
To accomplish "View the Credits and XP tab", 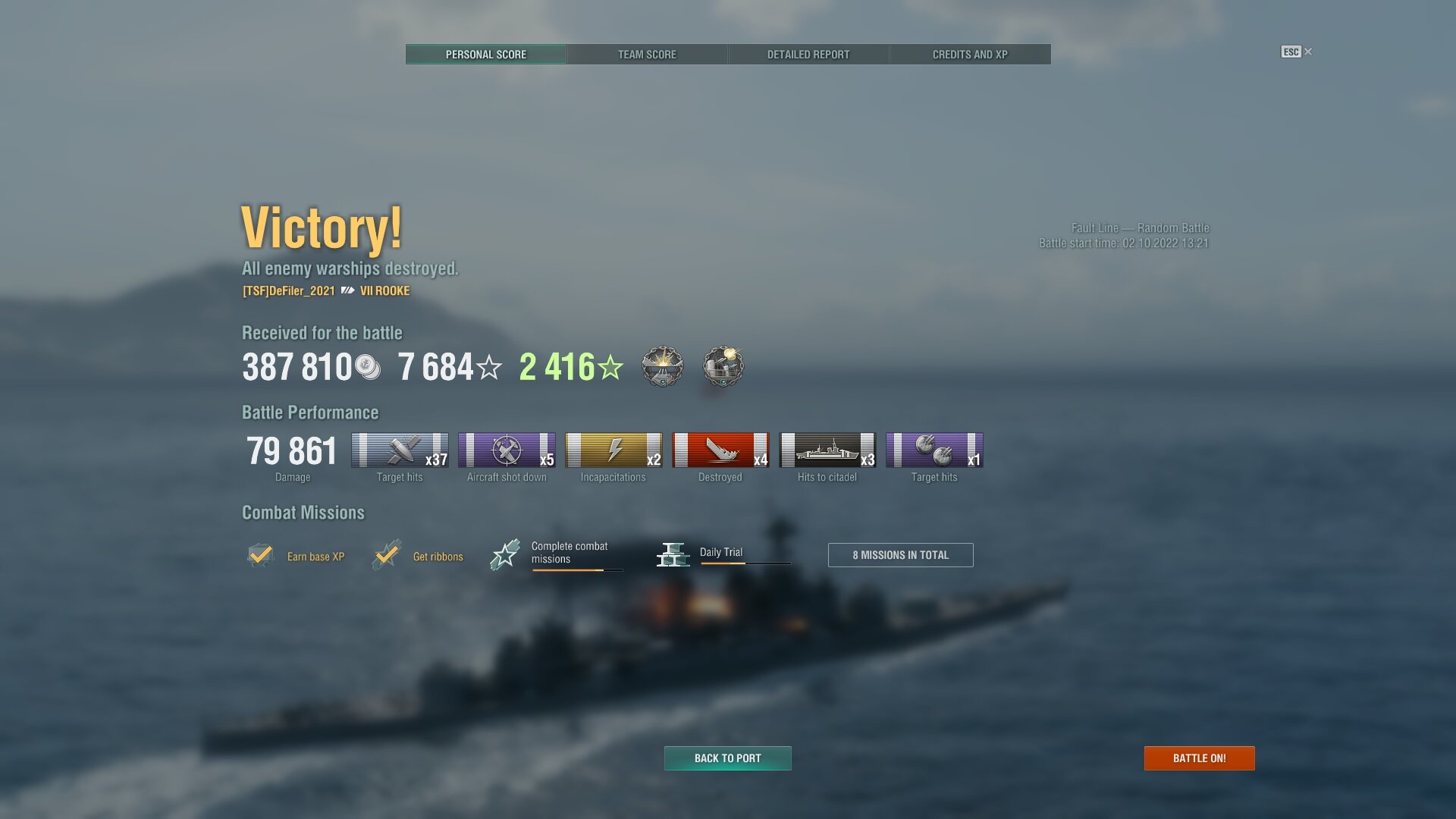I will point(970,55).
